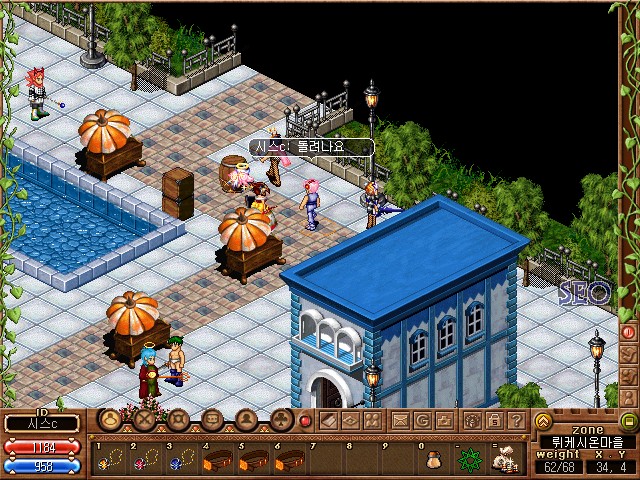Image resolution: width=640 pixels, height=480 pixels.
Task: Open the character status round button
Action: pos(111,419)
